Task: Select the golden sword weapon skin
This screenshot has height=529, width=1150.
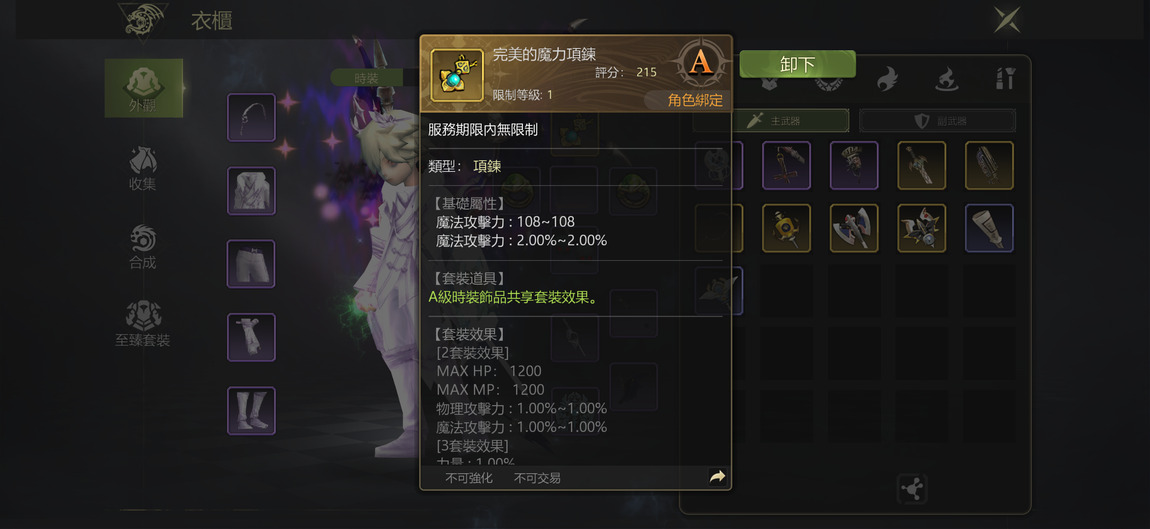Action: pos(921,165)
